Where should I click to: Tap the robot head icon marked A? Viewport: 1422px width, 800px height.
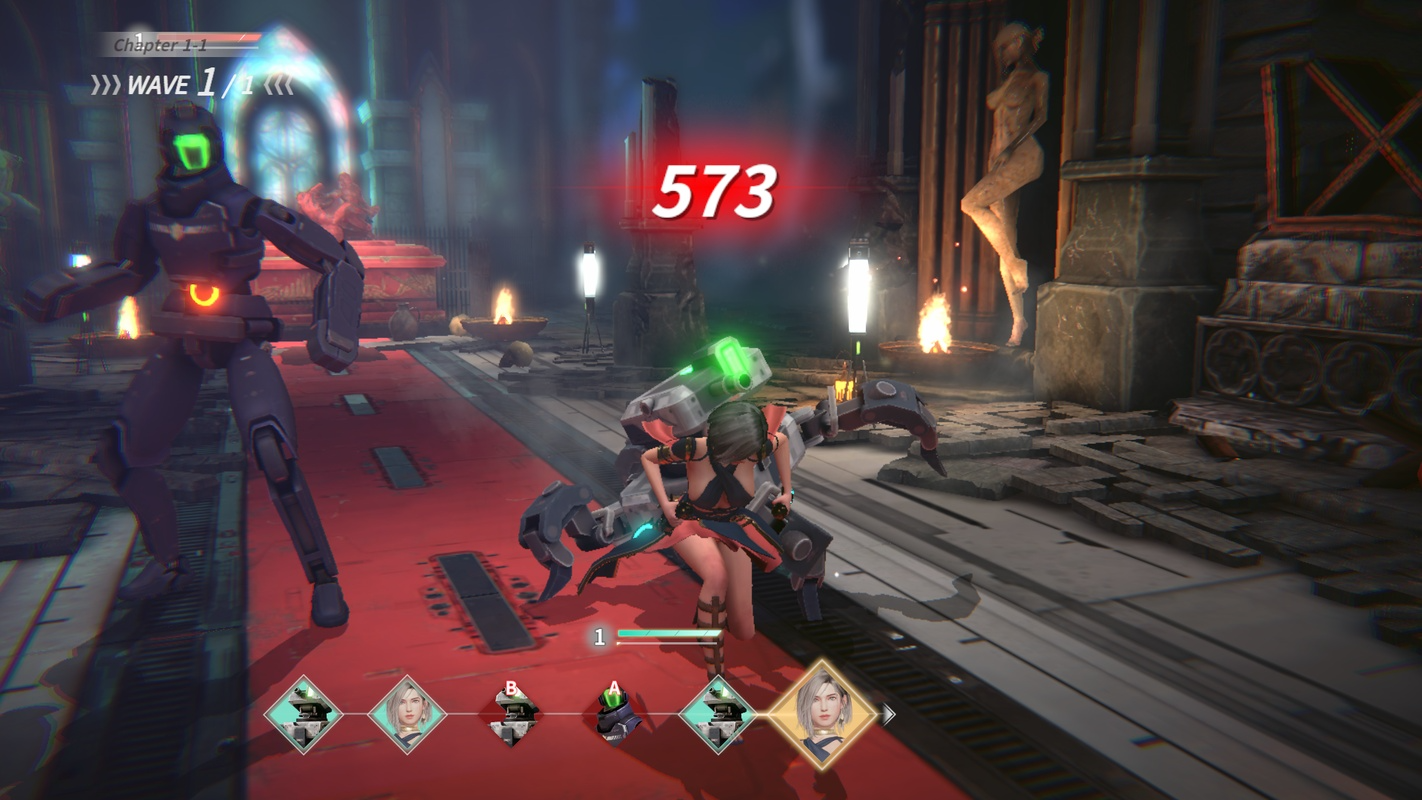(615, 715)
